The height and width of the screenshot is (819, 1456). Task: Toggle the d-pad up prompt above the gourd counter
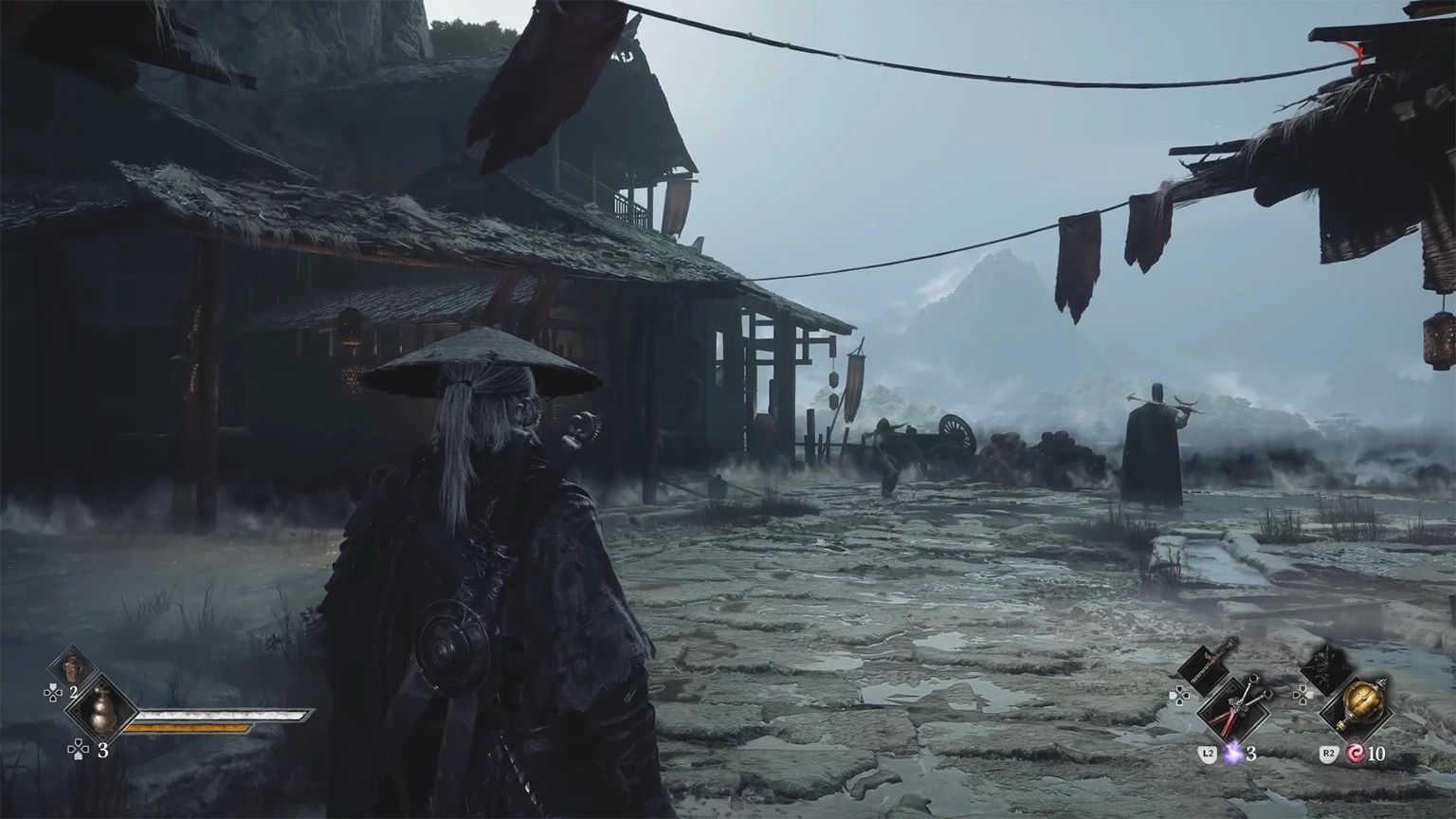point(53,692)
